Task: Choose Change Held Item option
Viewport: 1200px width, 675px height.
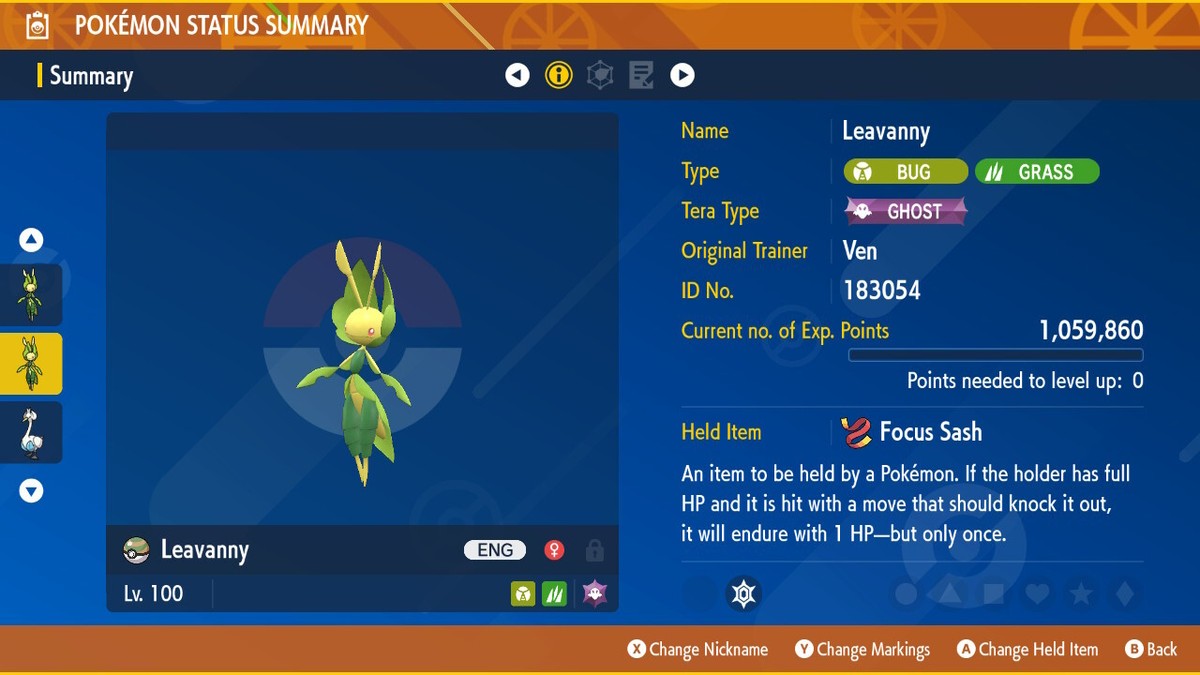Action: [x=1027, y=649]
